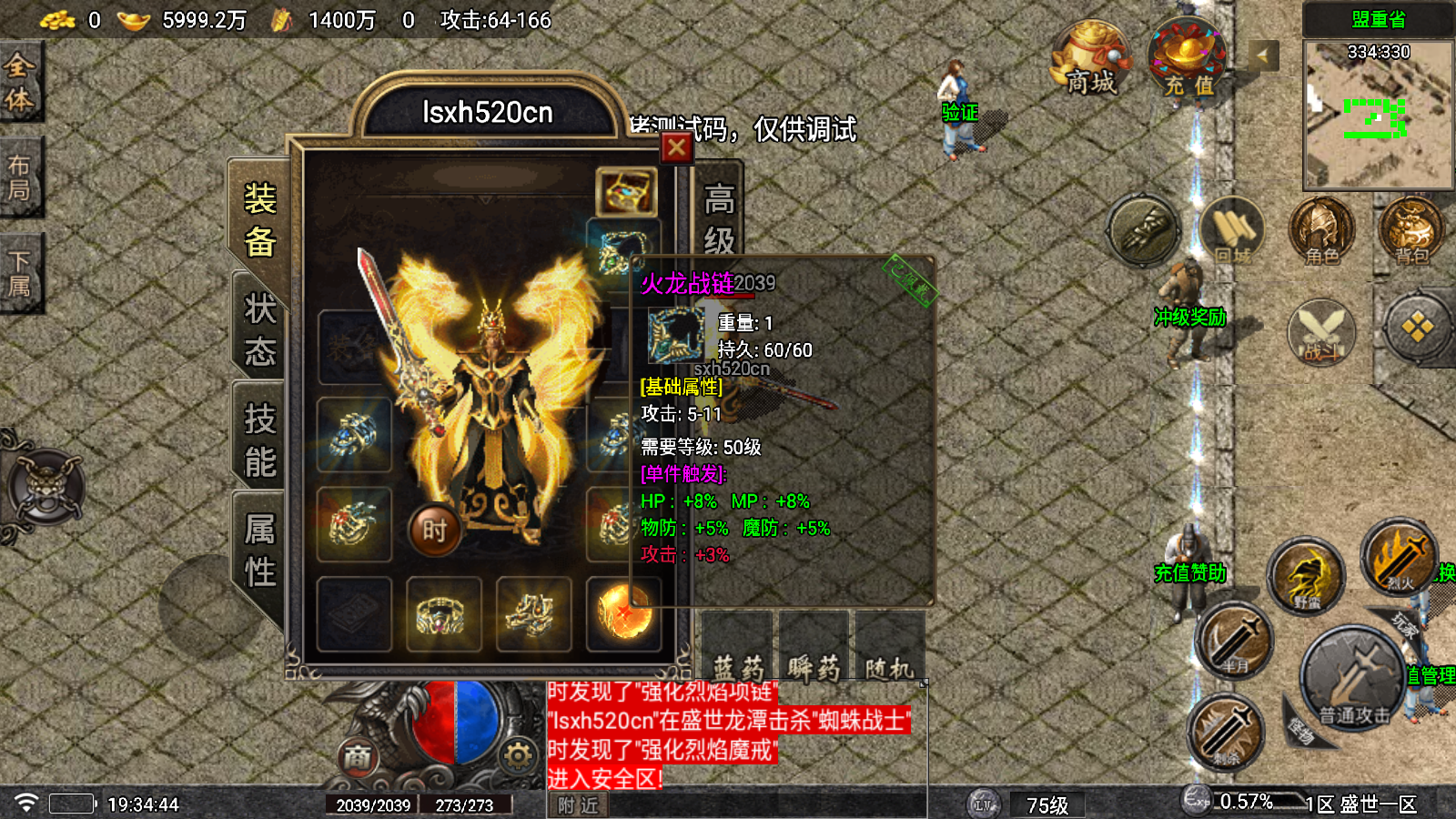Use the 回城 return-to-town scroll
Screen dimensions: 1456x819
click(1232, 231)
